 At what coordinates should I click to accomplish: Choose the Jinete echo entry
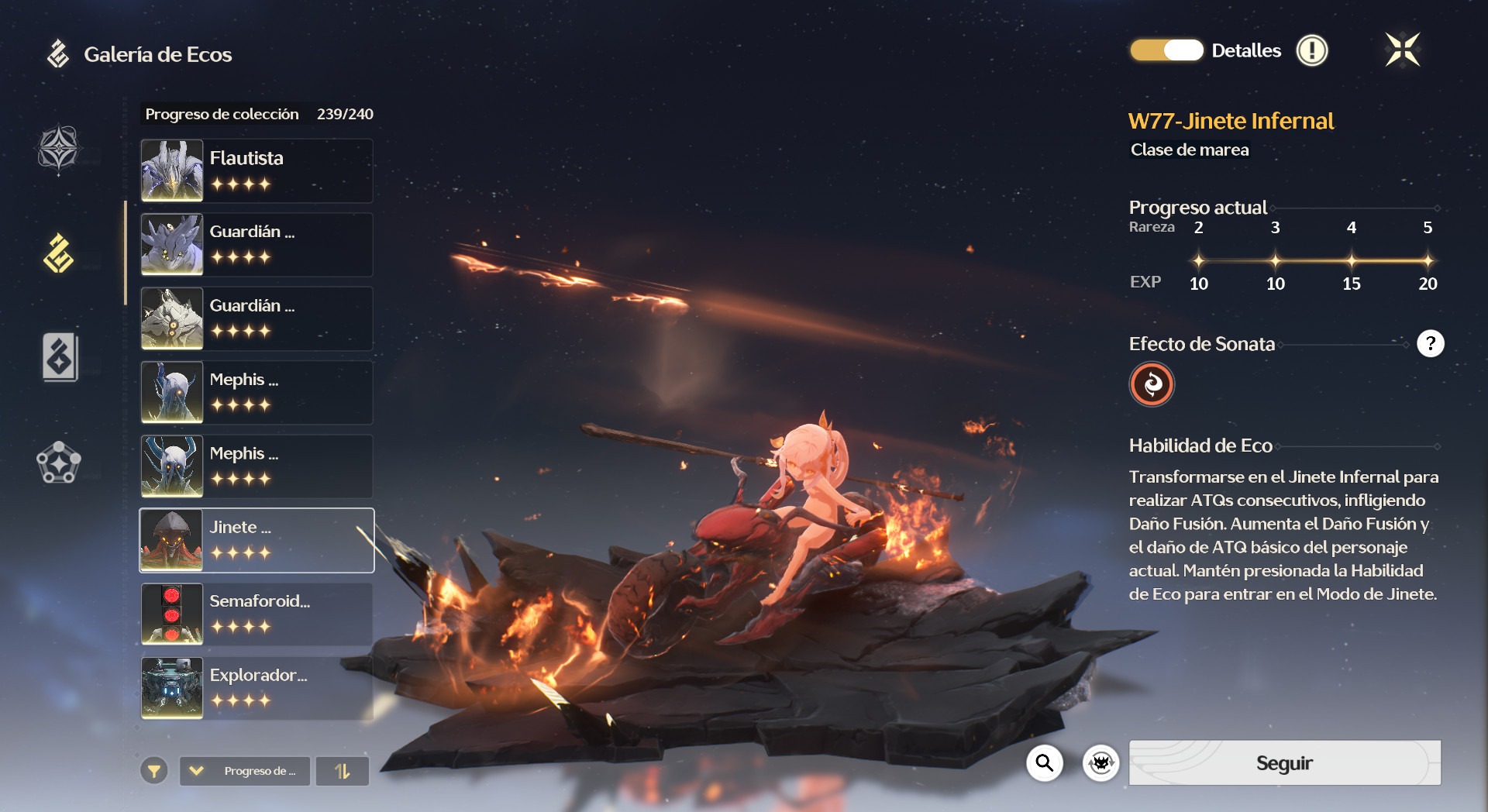257,540
